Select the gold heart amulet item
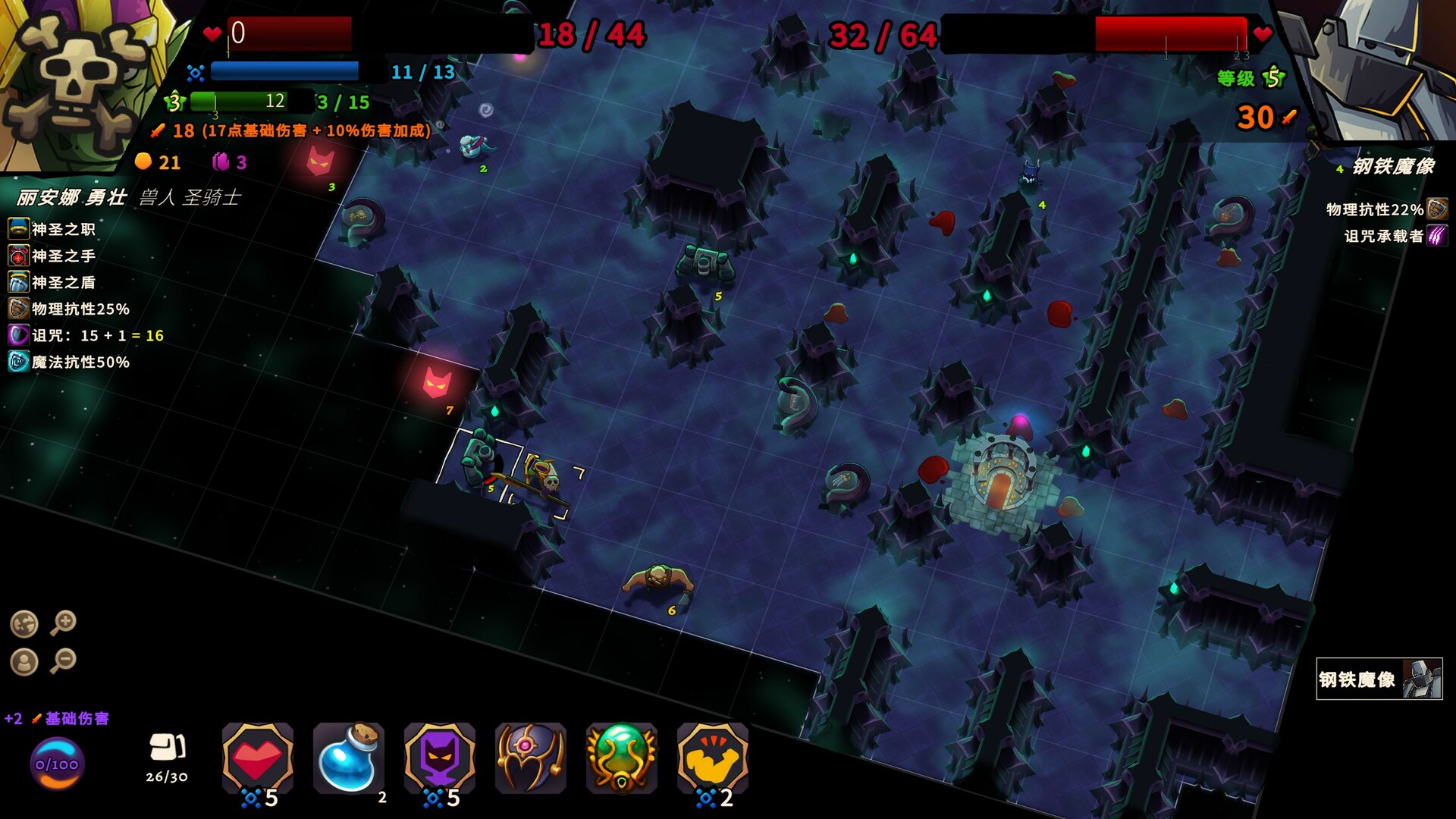Screen dimensions: 1456x819 [x=530, y=758]
